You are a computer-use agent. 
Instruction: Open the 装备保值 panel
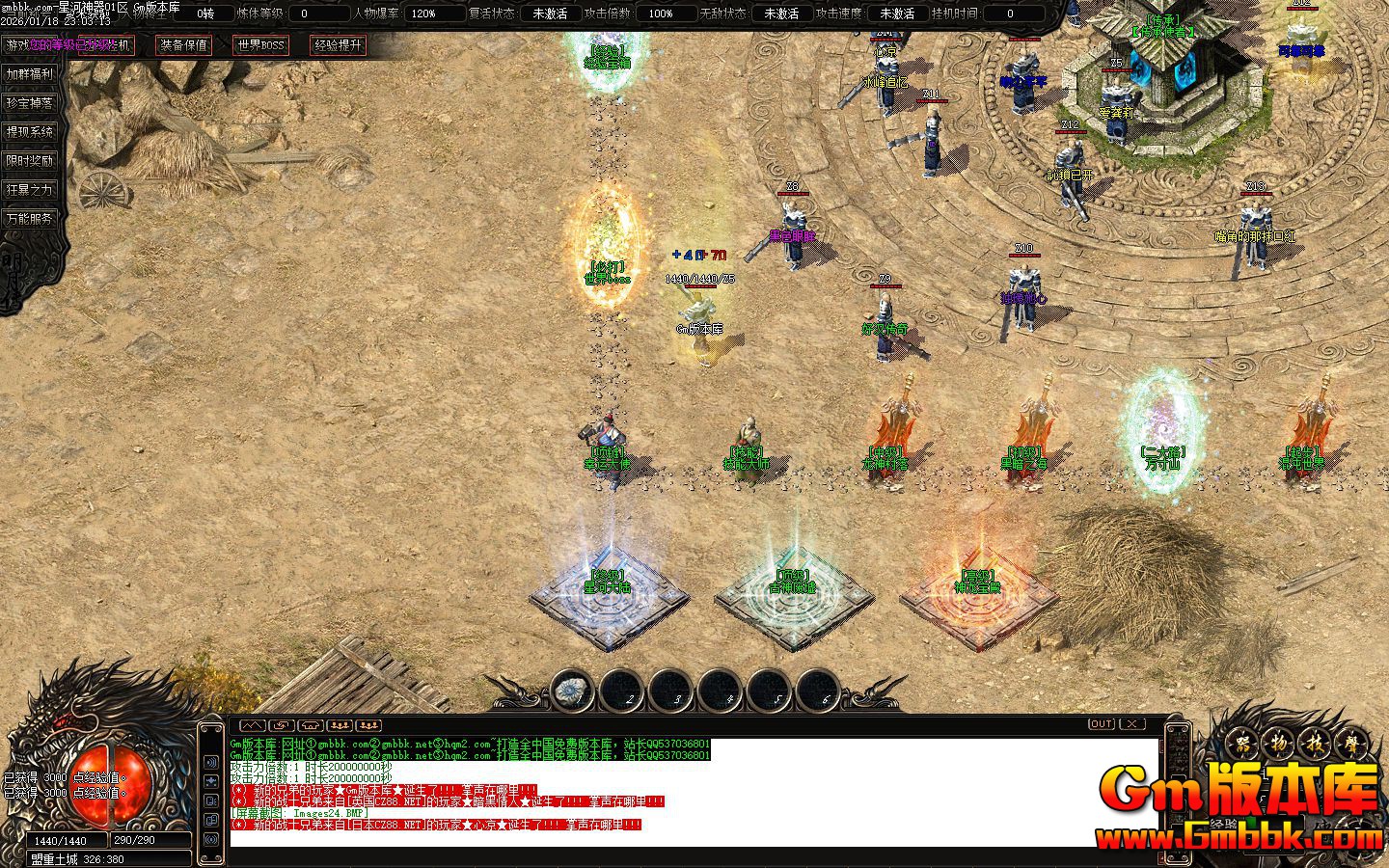coord(183,45)
